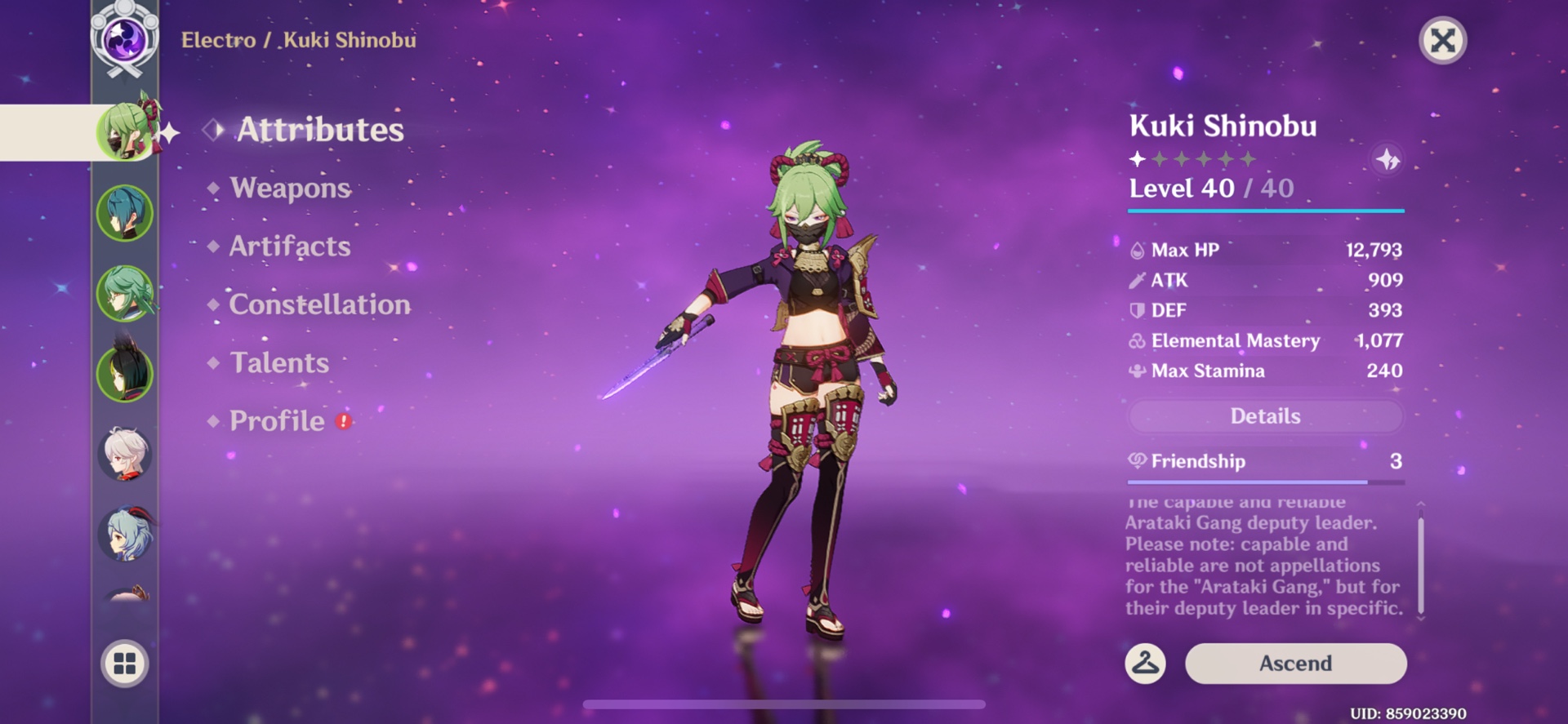Click the Elemental Mastery stat icon

1137,340
